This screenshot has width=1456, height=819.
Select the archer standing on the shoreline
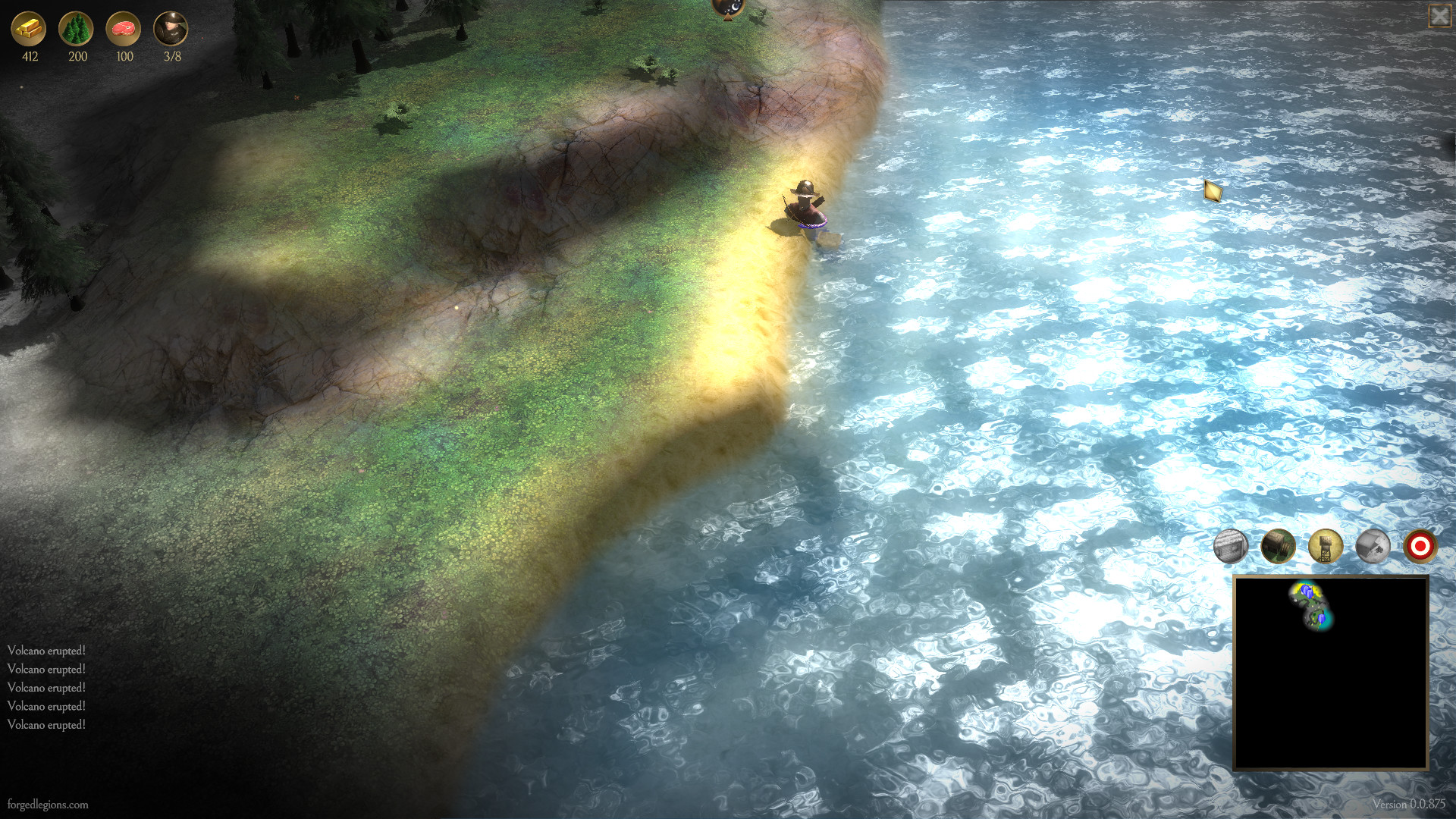806,205
